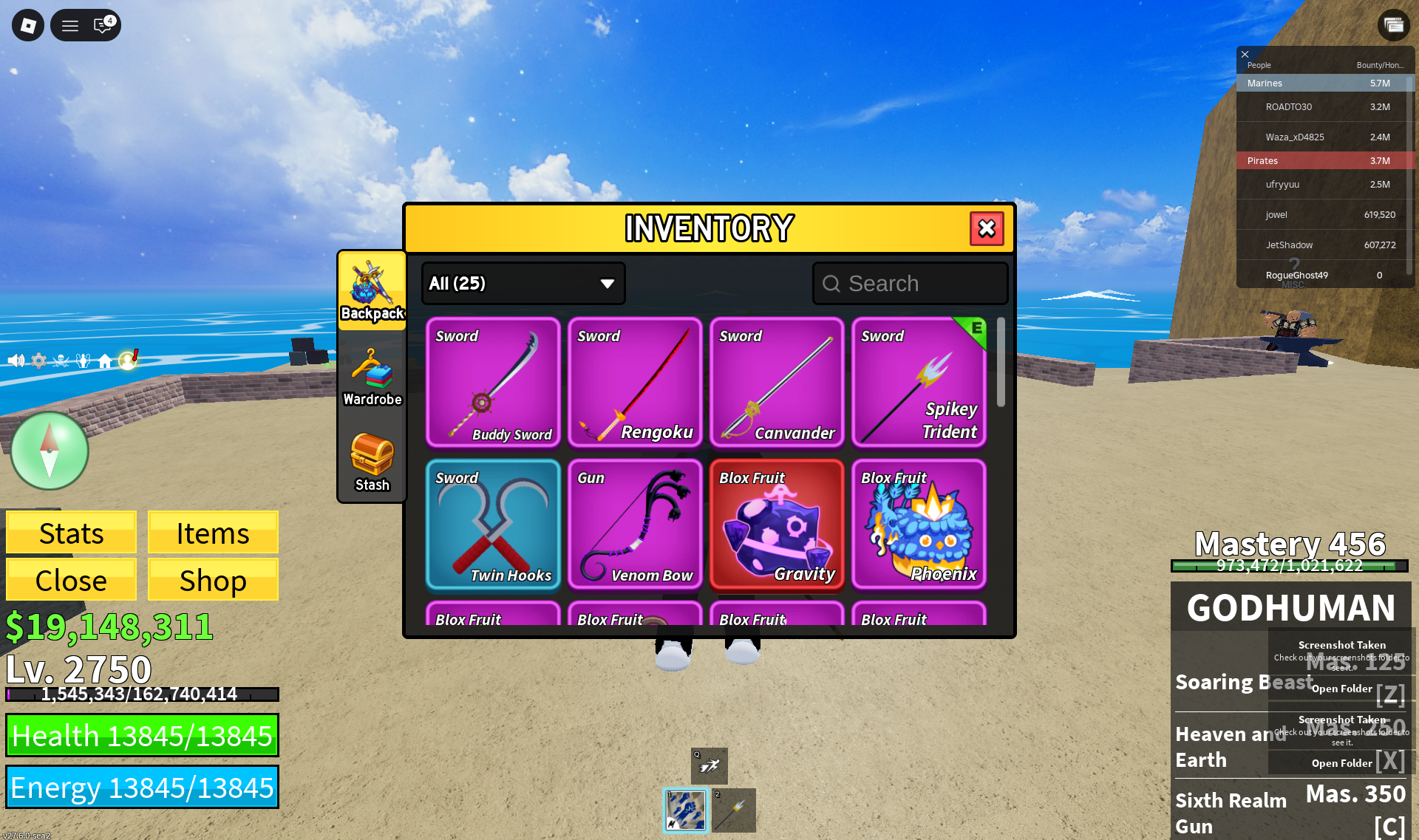
Task: Open the Shop
Action: [x=213, y=580]
